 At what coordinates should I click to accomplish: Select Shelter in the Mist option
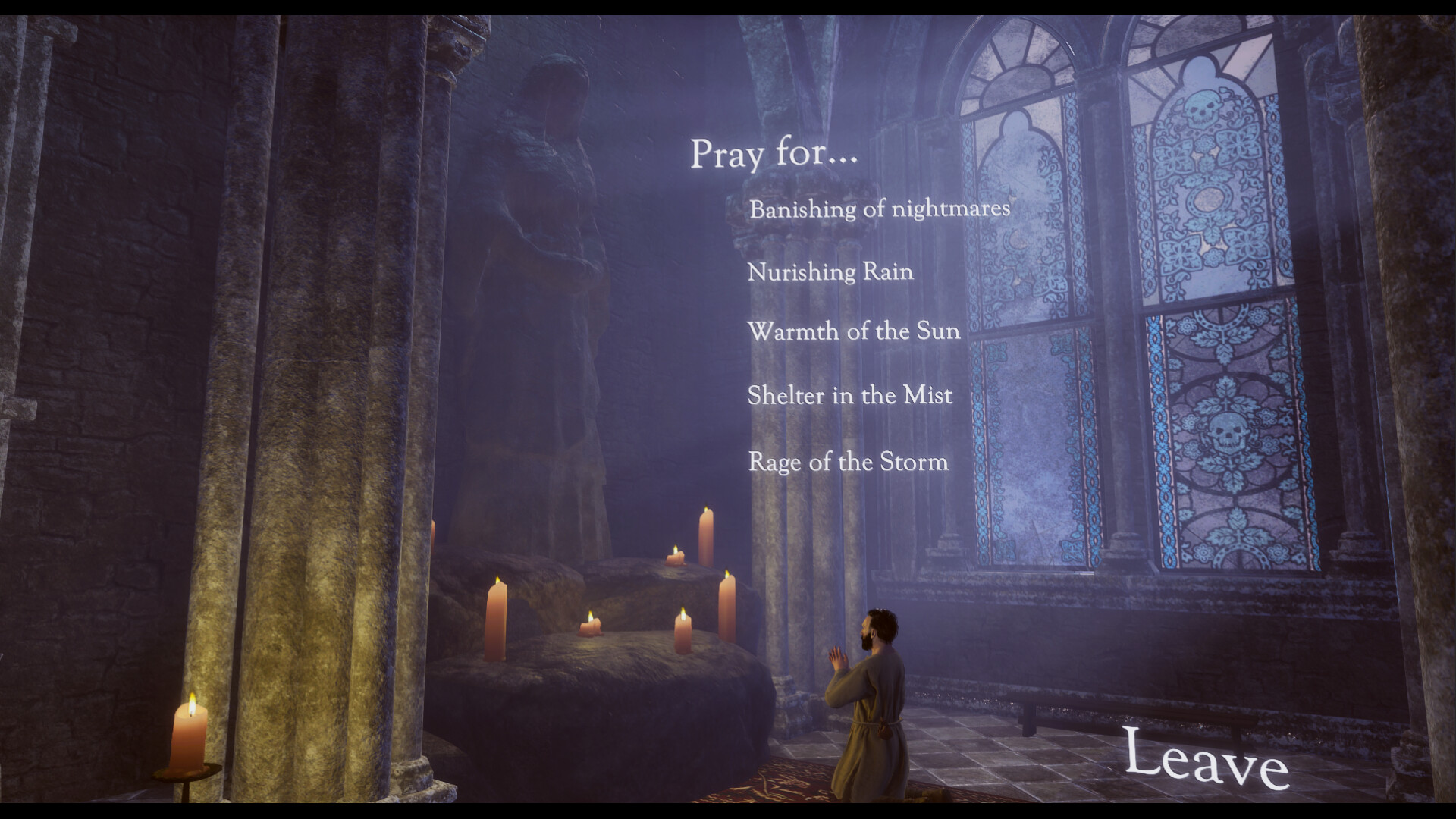pos(849,396)
